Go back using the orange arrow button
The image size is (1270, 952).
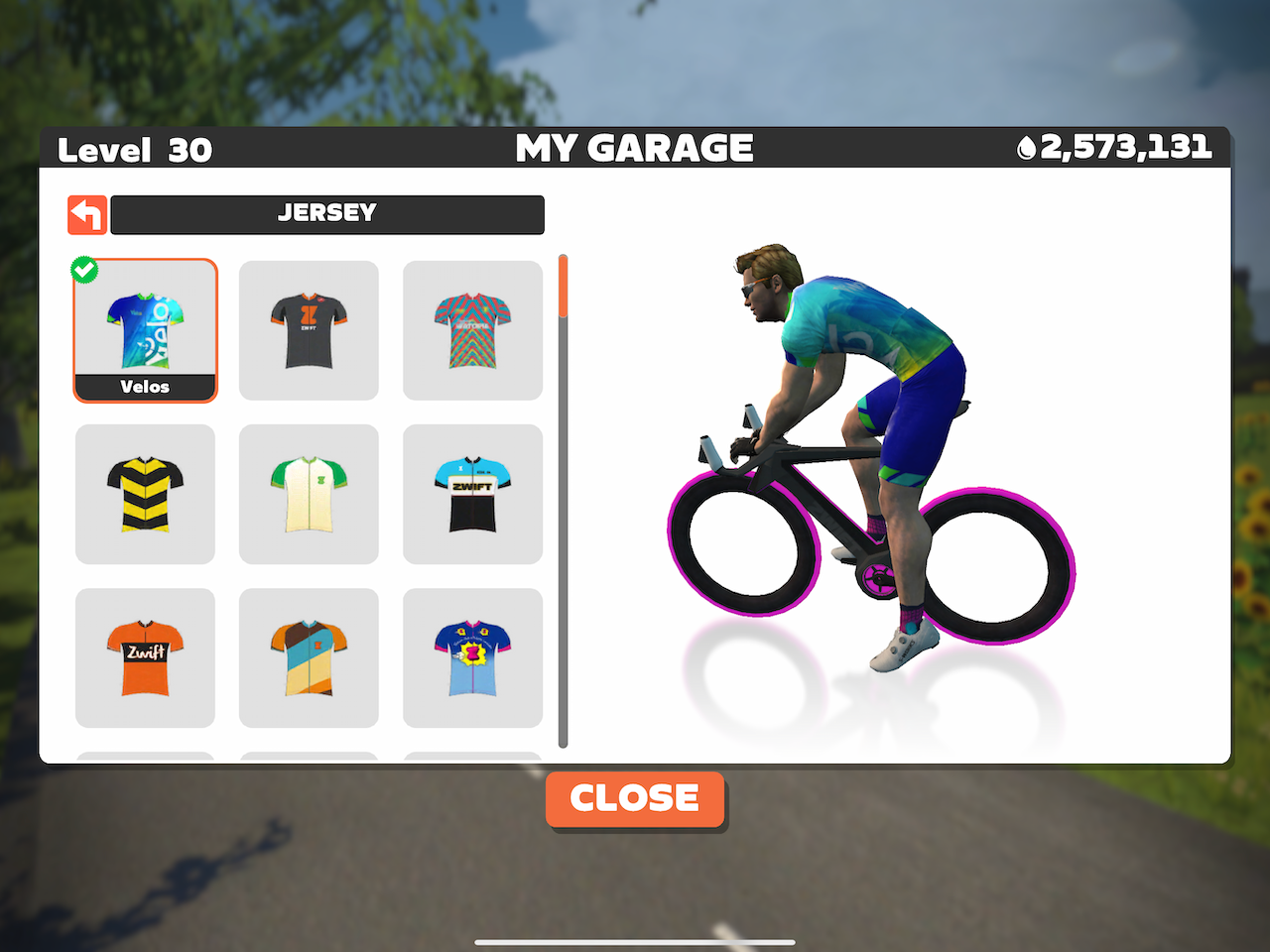click(x=87, y=215)
